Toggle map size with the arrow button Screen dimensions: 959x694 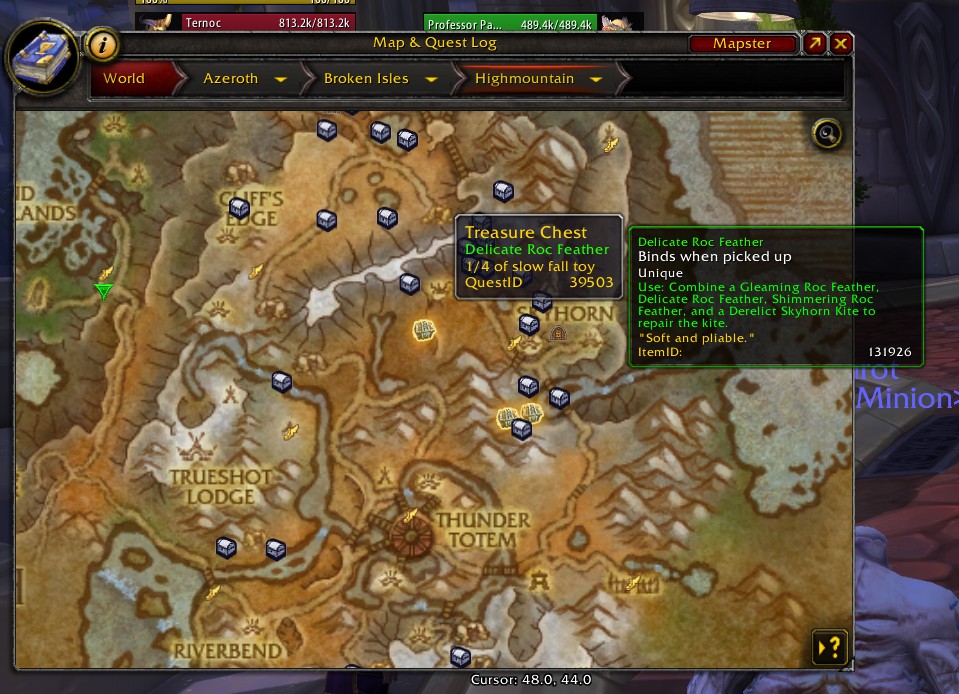point(814,44)
